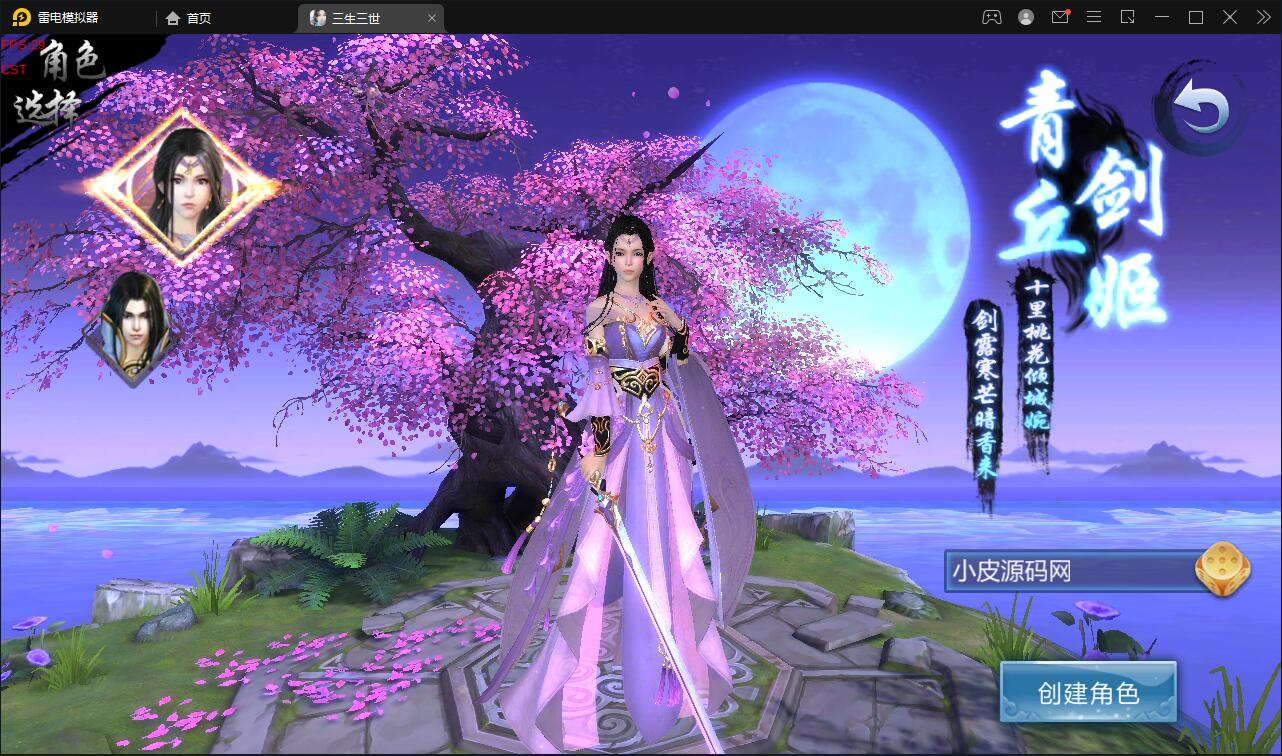Screen dimensions: 1282x756
Task: Open the game center gamepad icon
Action: tap(992, 17)
